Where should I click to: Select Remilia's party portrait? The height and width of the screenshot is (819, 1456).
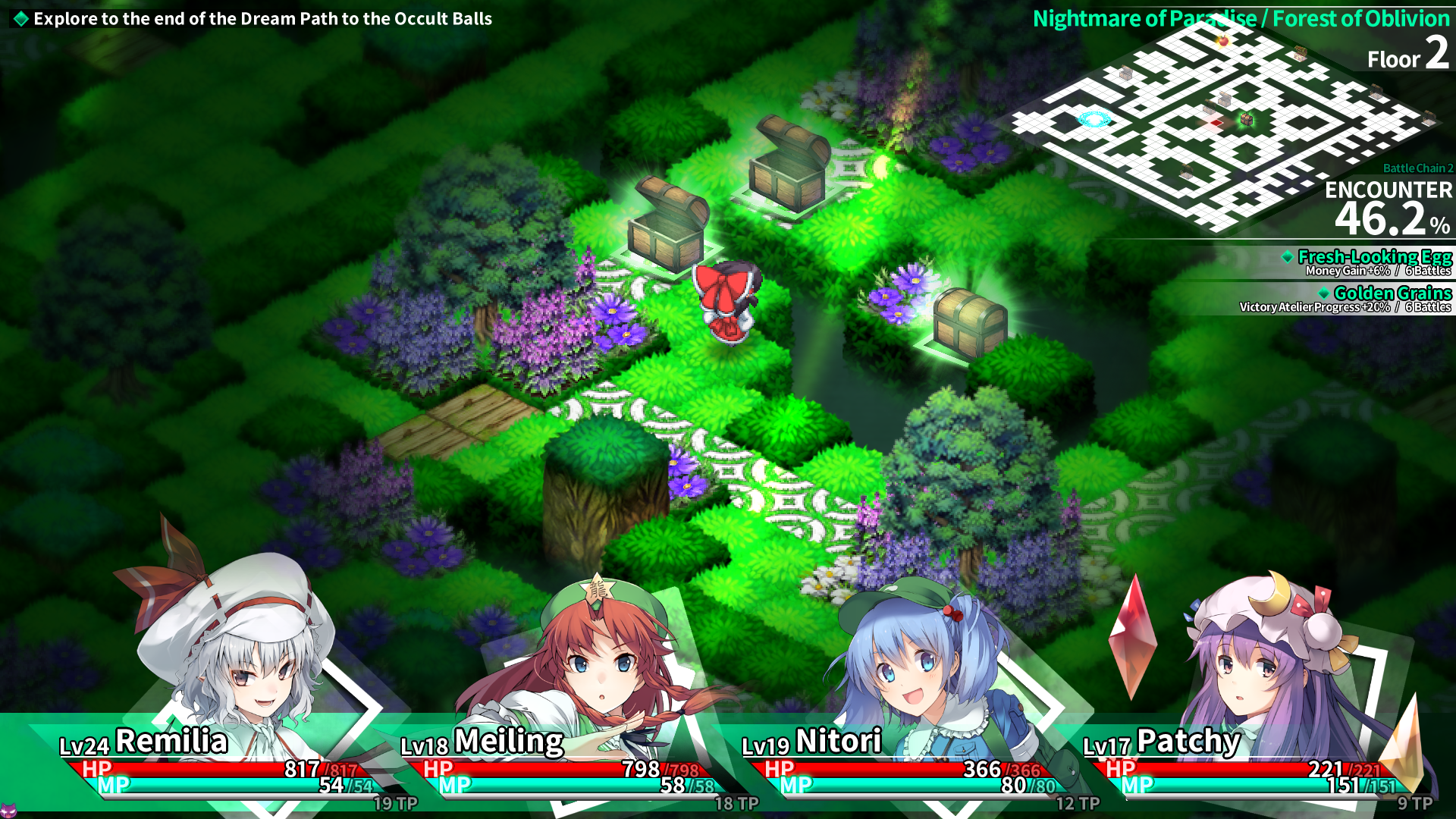[x=235, y=652]
